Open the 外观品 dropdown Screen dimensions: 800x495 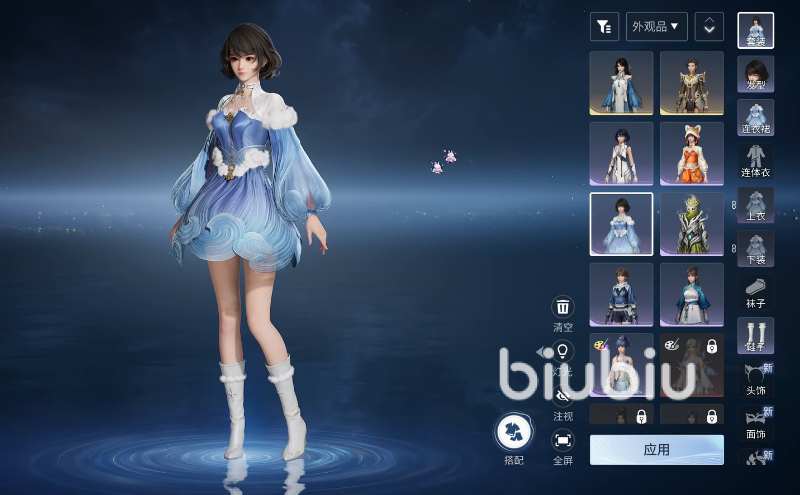tap(656, 26)
